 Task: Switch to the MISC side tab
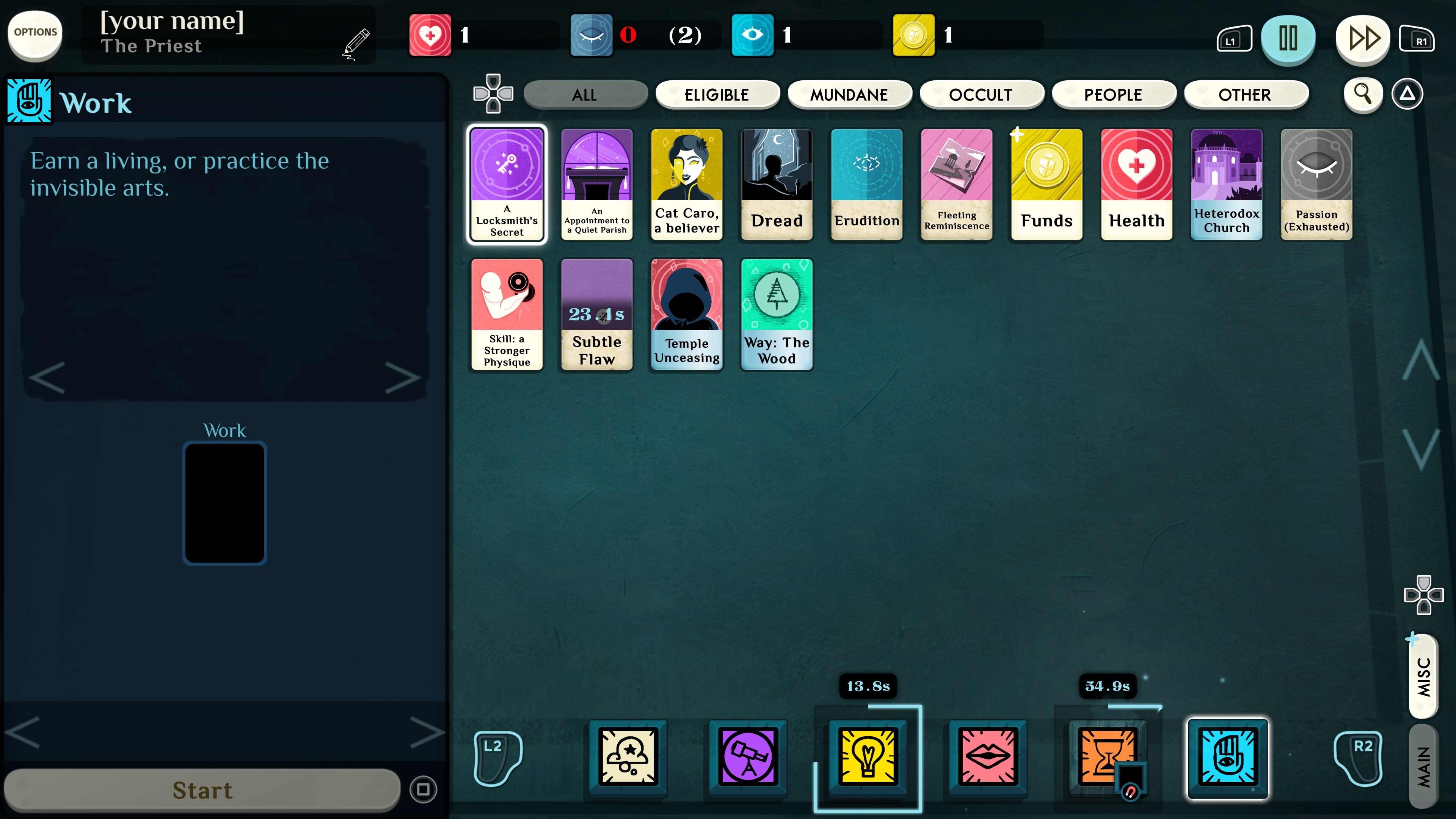[x=1424, y=676]
